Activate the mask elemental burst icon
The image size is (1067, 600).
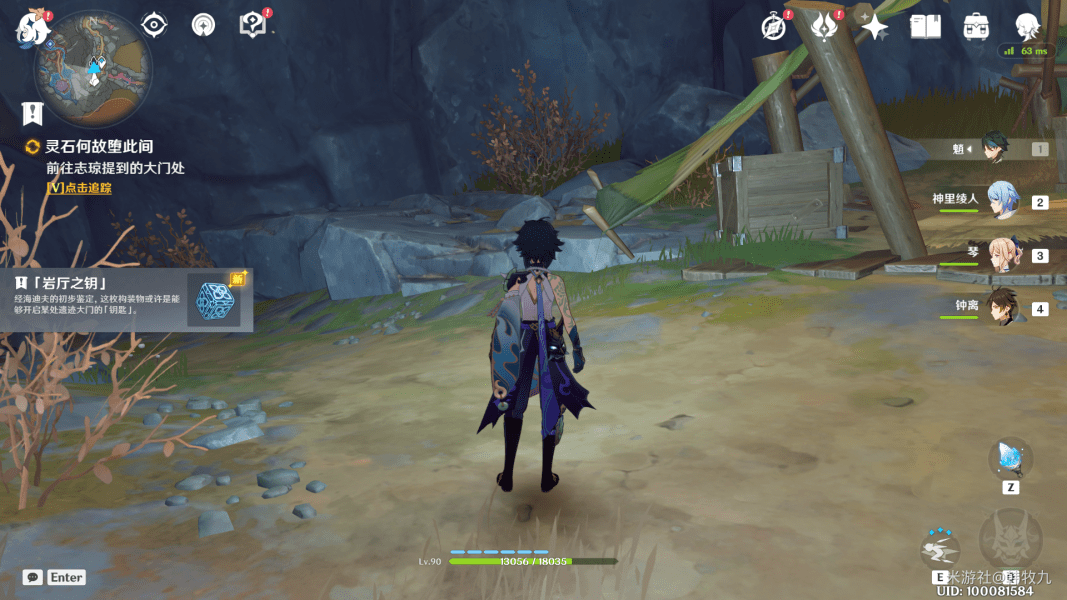pos(1010,541)
